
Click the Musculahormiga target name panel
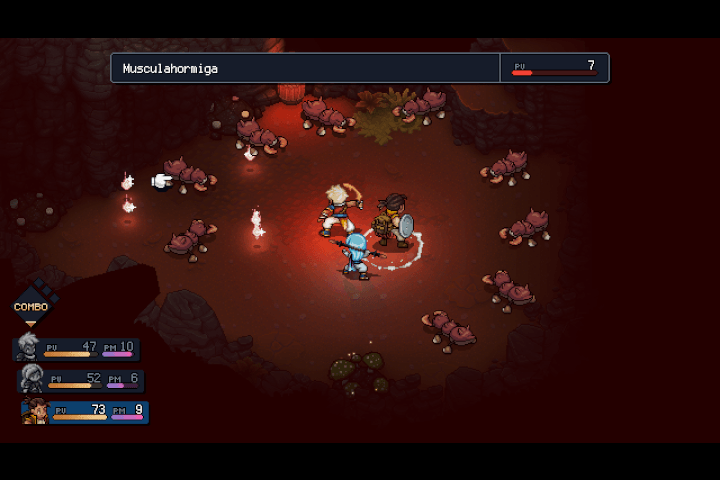pos(305,68)
